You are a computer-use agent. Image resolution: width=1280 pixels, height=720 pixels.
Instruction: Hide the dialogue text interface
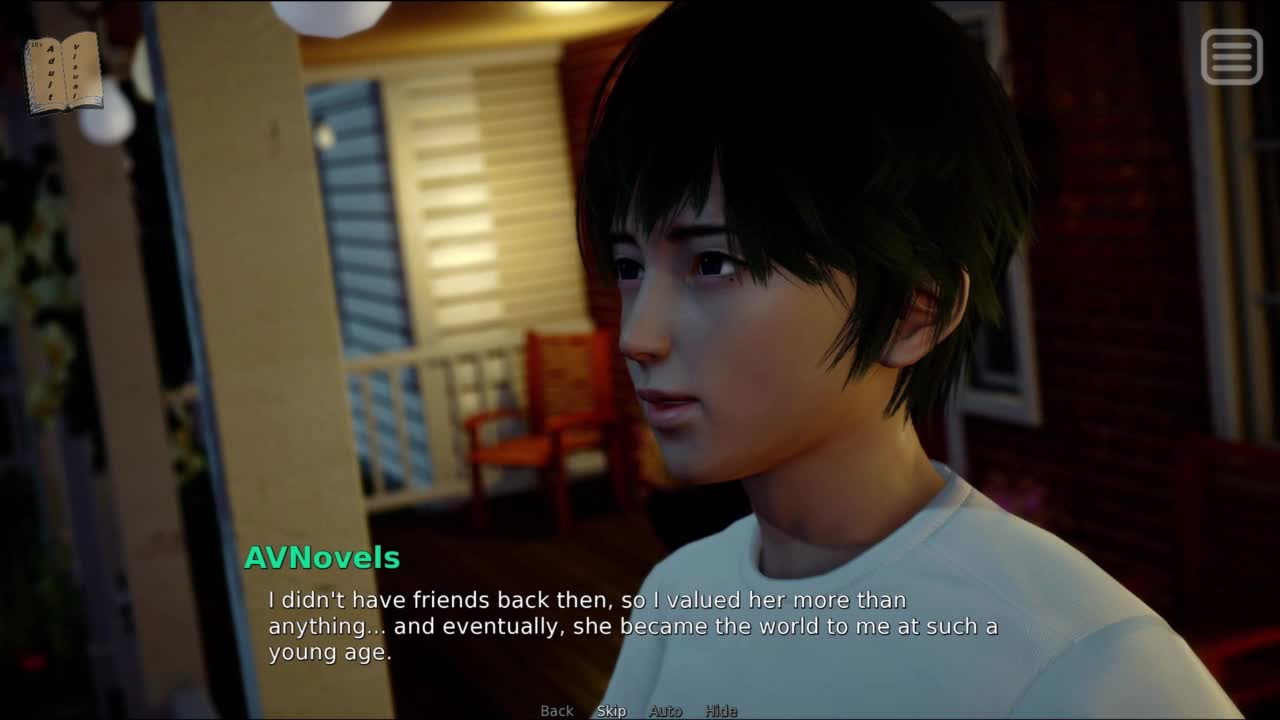721,711
